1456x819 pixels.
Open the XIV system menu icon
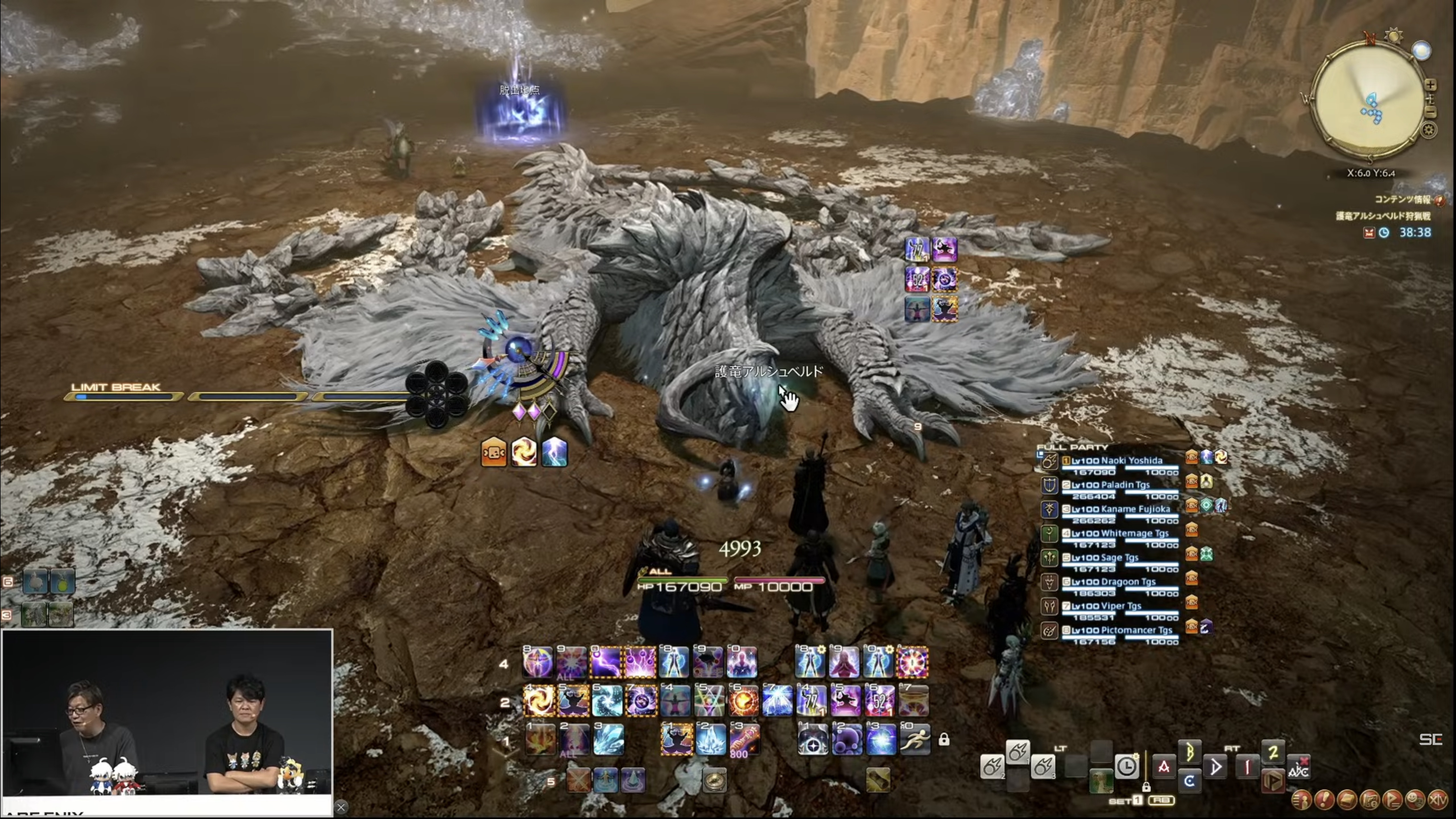click(1437, 800)
